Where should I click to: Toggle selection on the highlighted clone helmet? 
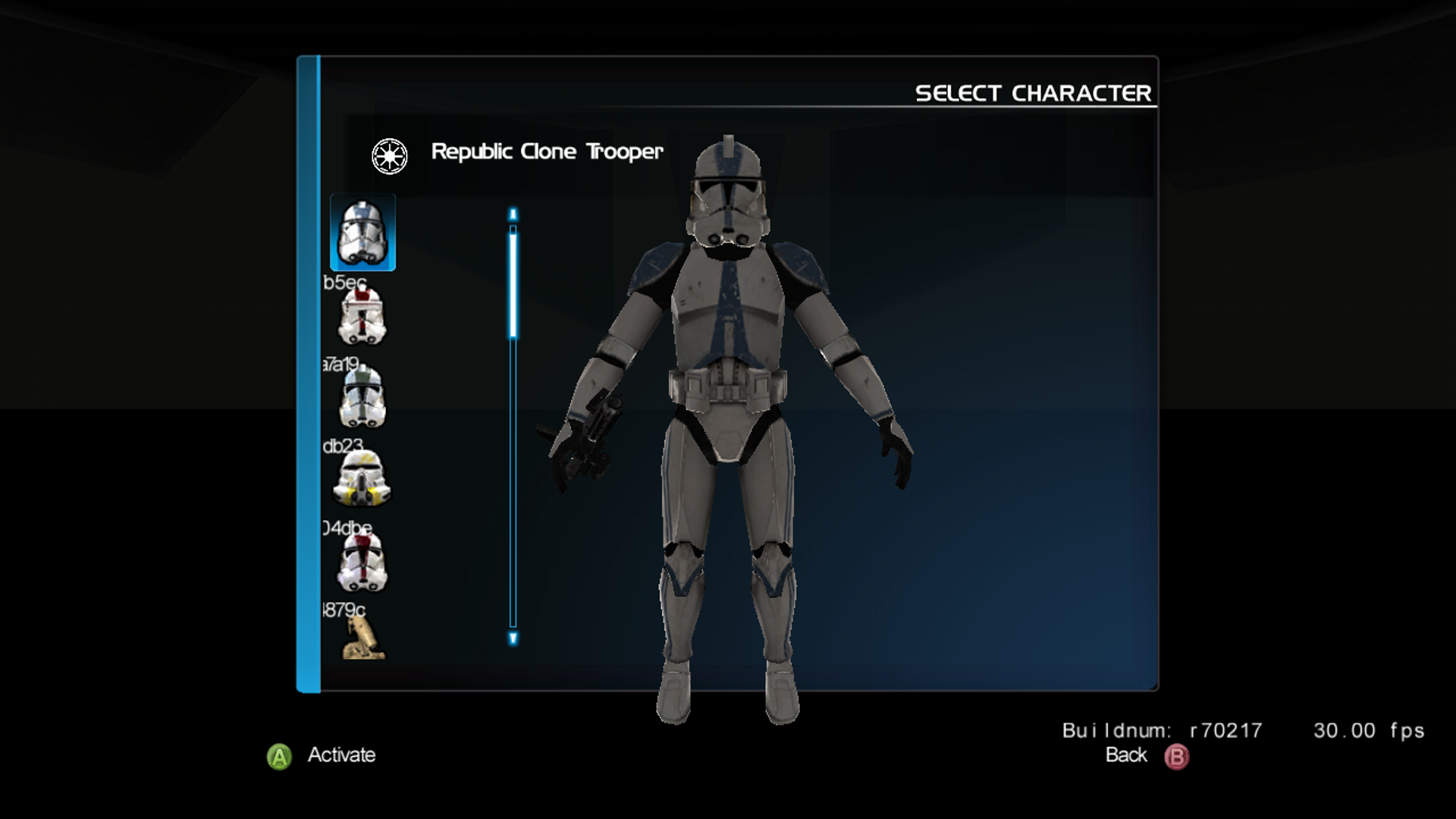click(363, 232)
